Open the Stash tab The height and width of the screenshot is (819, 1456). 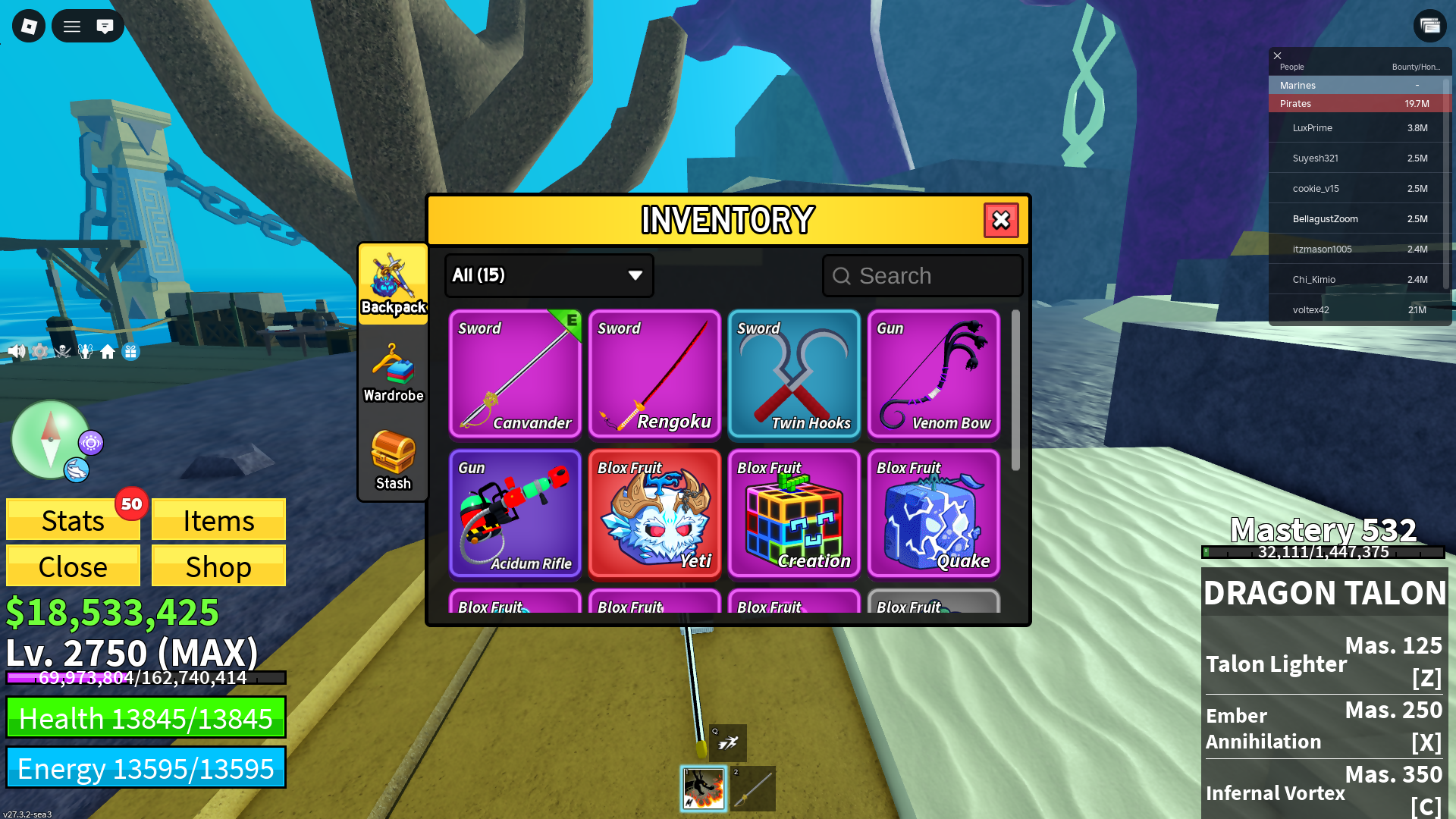pos(393,460)
